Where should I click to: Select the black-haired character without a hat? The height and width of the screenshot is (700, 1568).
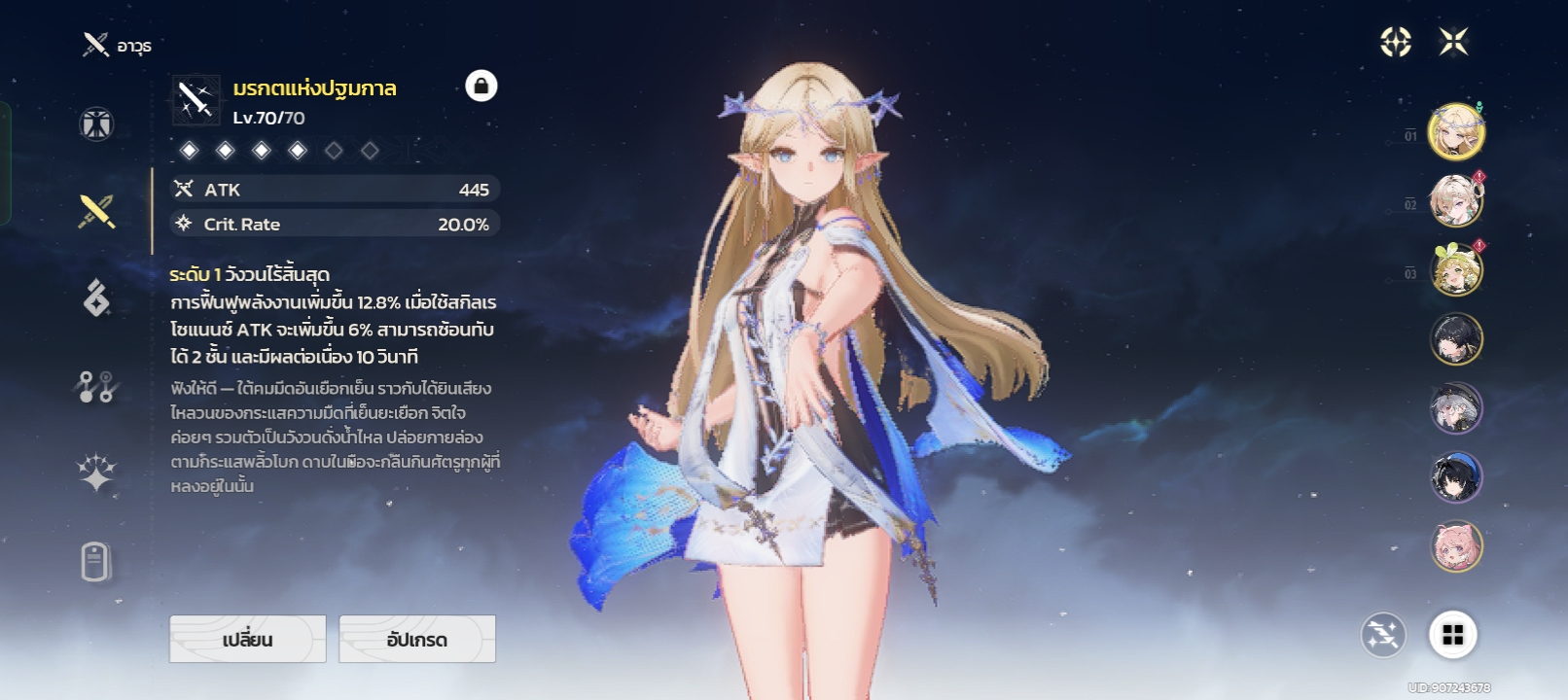pyautogui.click(x=1455, y=339)
